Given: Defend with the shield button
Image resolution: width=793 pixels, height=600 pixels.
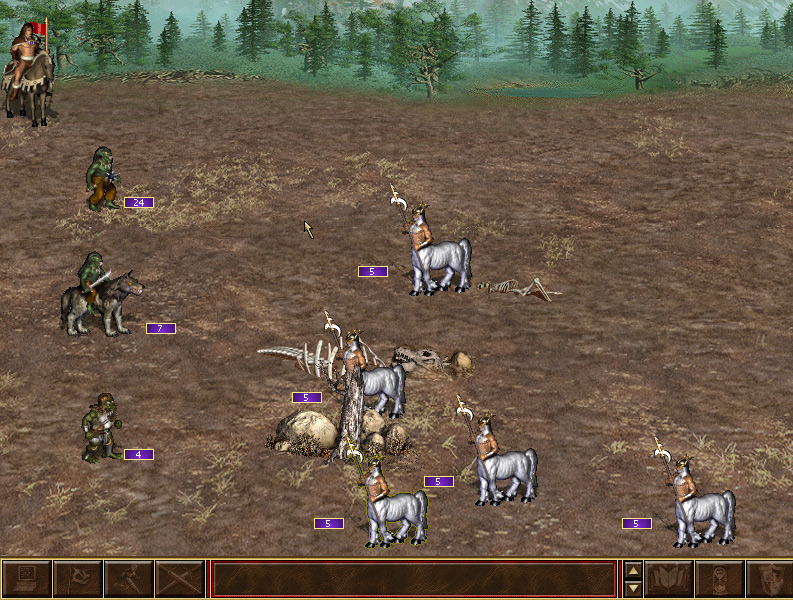Looking at the screenshot, I should pyautogui.click(x=768, y=579).
